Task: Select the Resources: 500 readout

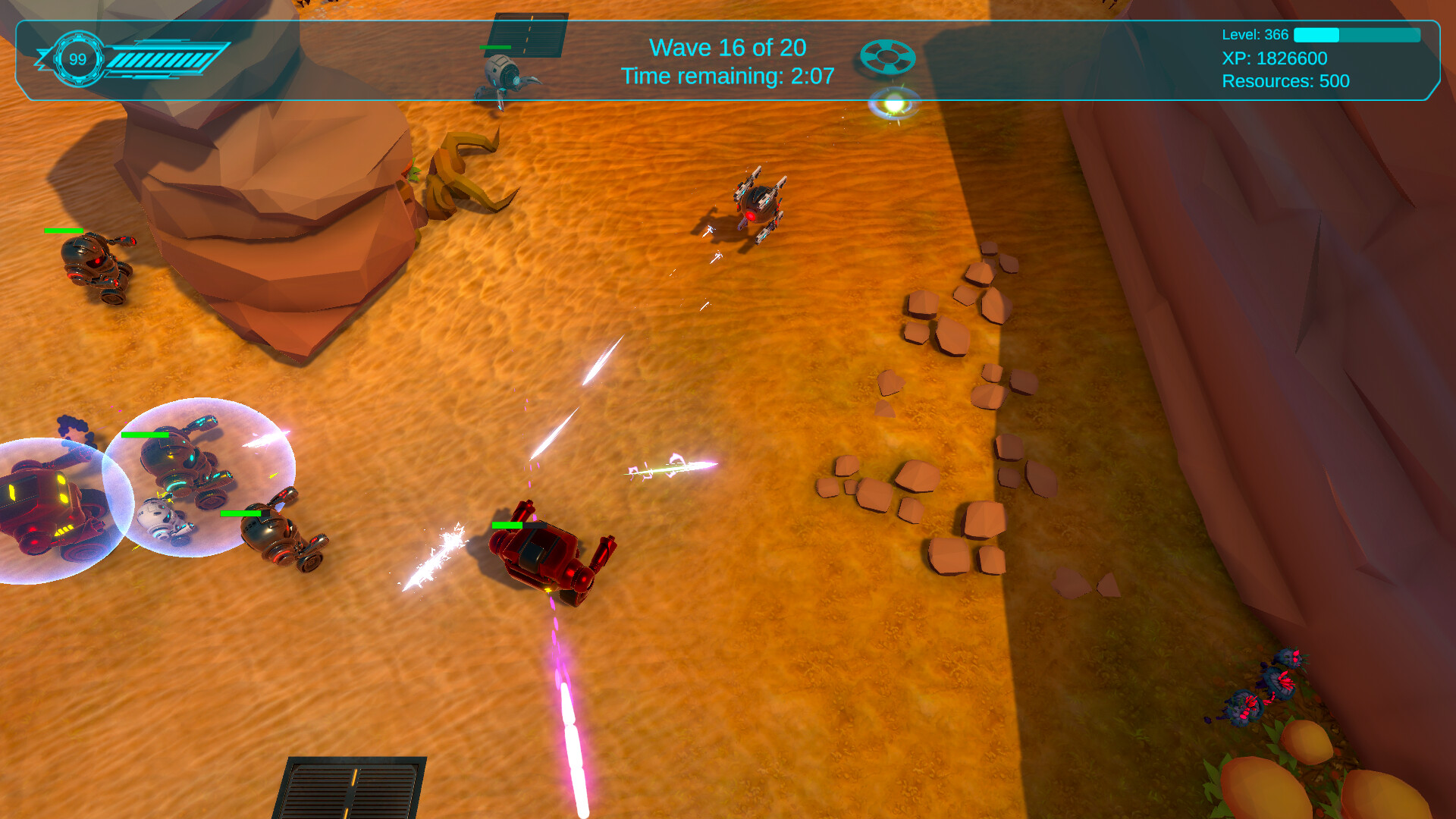Action: [1286, 82]
